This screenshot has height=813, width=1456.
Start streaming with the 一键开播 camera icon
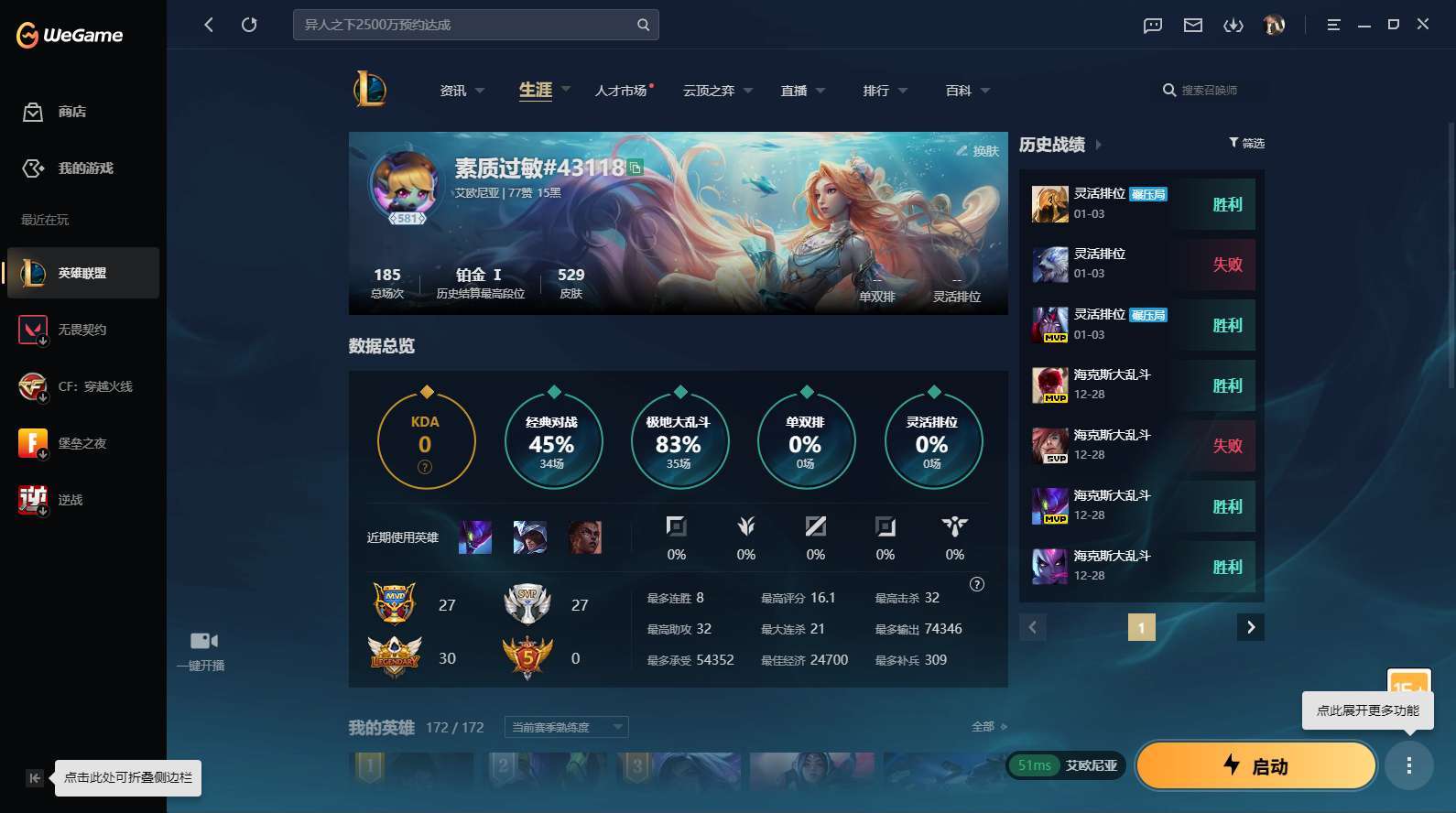pos(201,640)
